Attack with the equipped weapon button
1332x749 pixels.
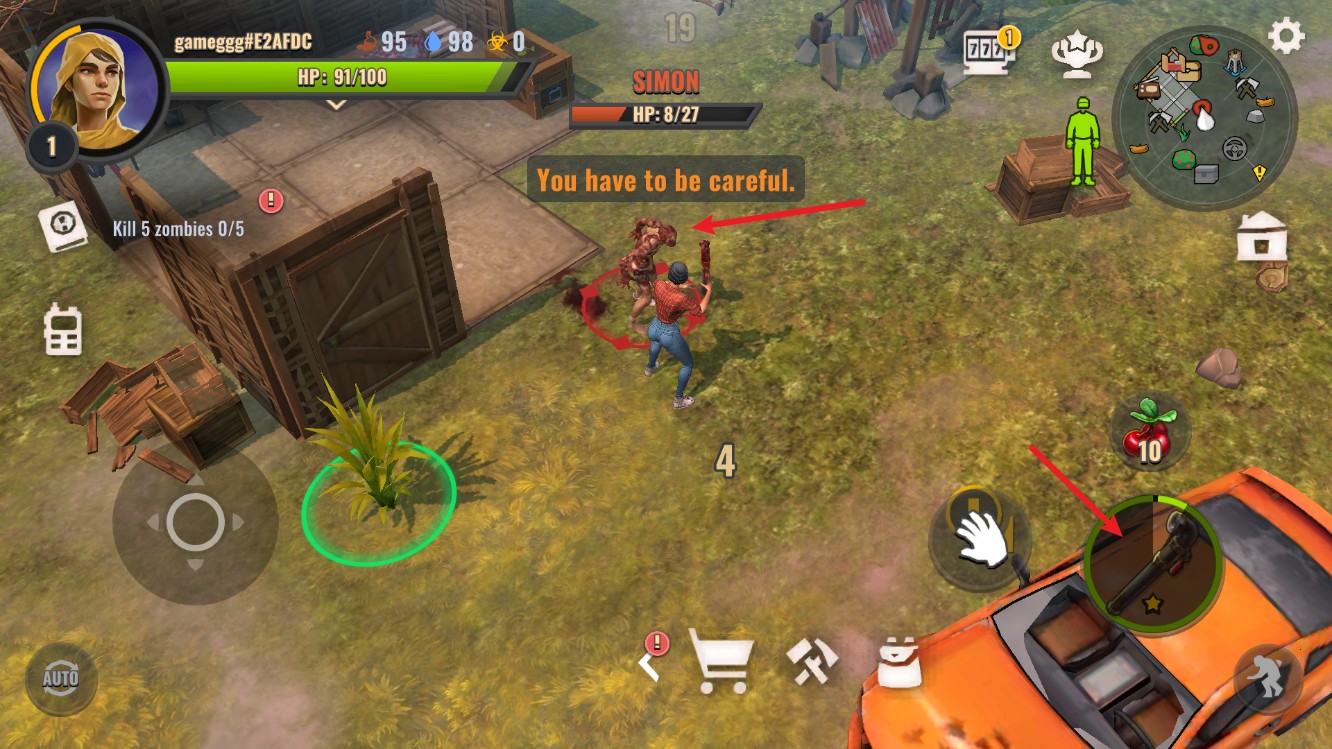pos(1153,564)
